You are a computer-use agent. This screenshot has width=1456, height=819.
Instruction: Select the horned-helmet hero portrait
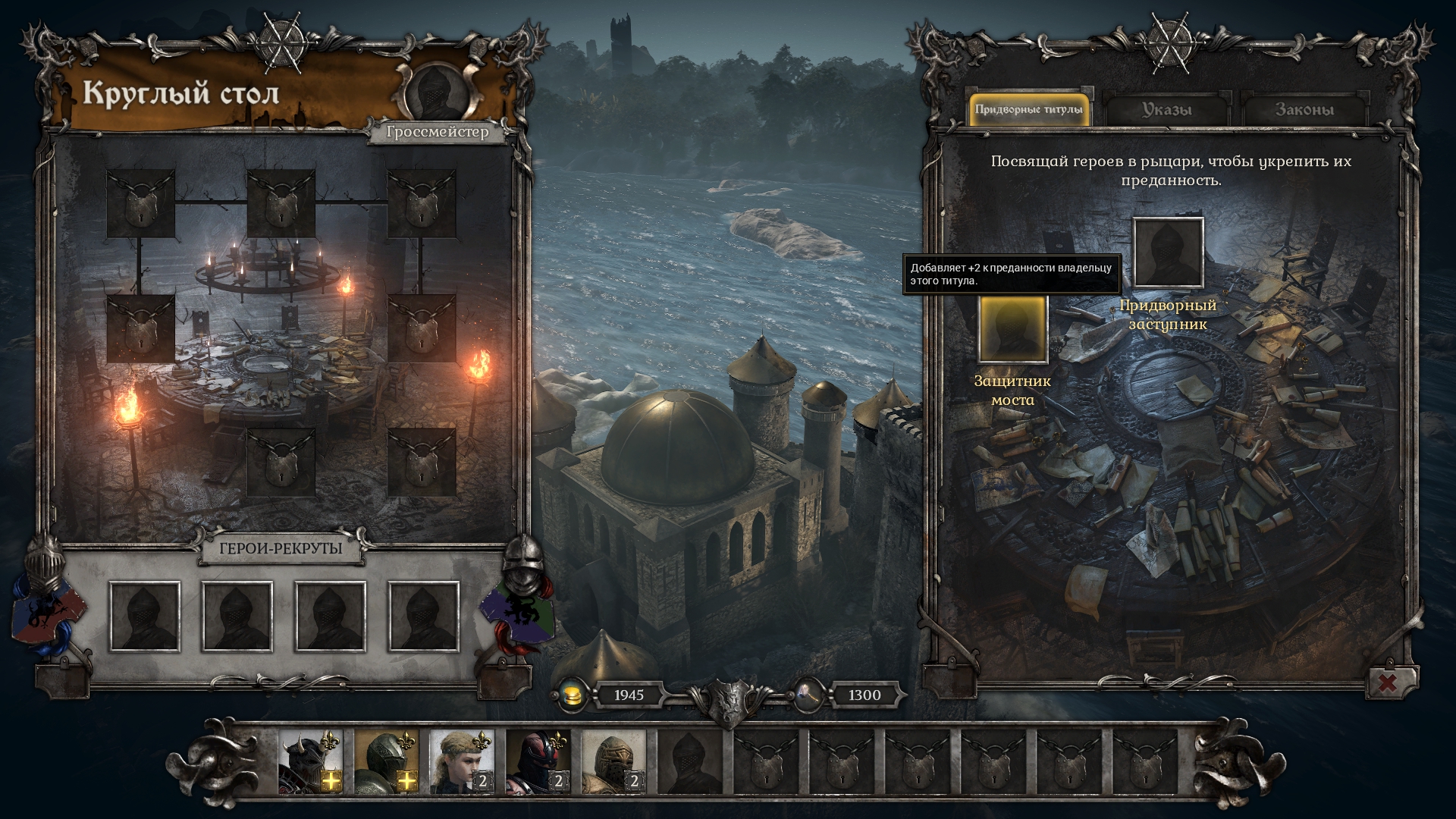310,761
